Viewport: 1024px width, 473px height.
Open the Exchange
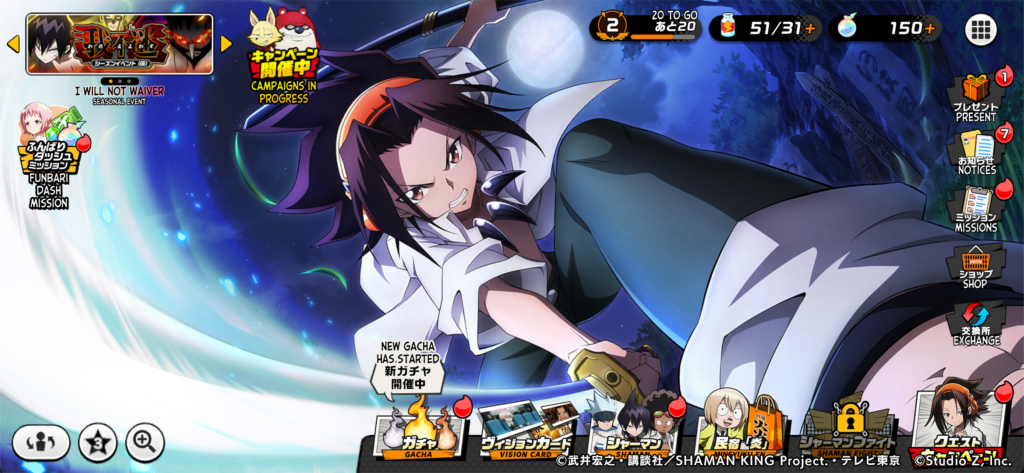pyautogui.click(x=976, y=324)
